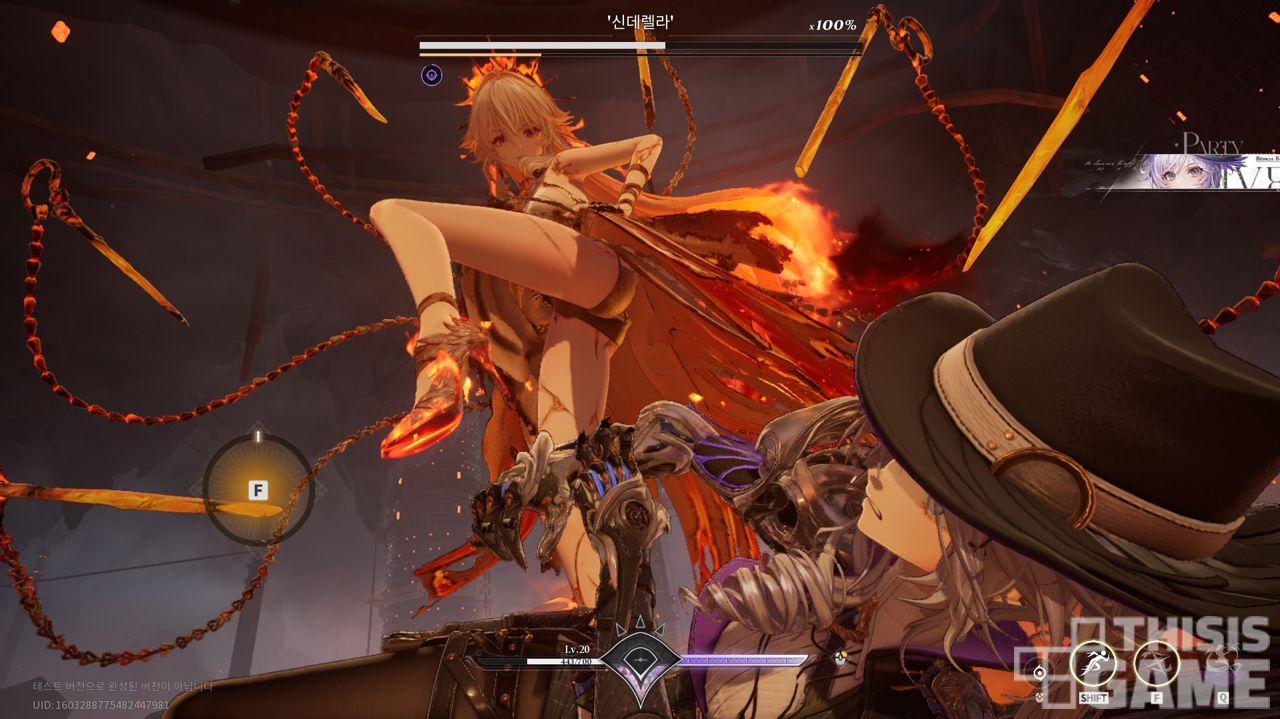Click the central diamond character emblem
Screen dimensions: 1280x719
pos(640,660)
